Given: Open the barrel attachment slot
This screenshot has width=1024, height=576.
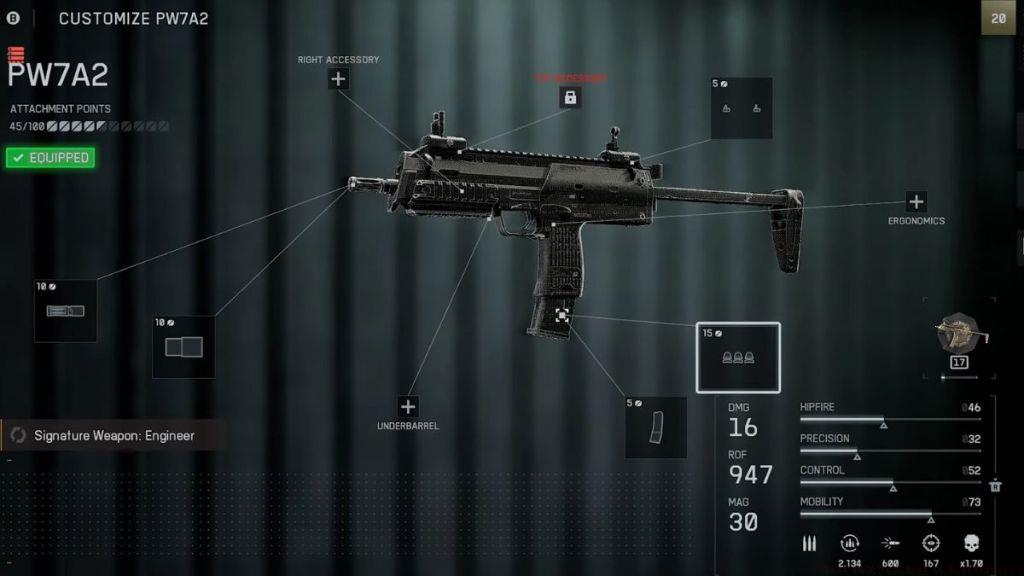Looking at the screenshot, I should coord(183,346).
